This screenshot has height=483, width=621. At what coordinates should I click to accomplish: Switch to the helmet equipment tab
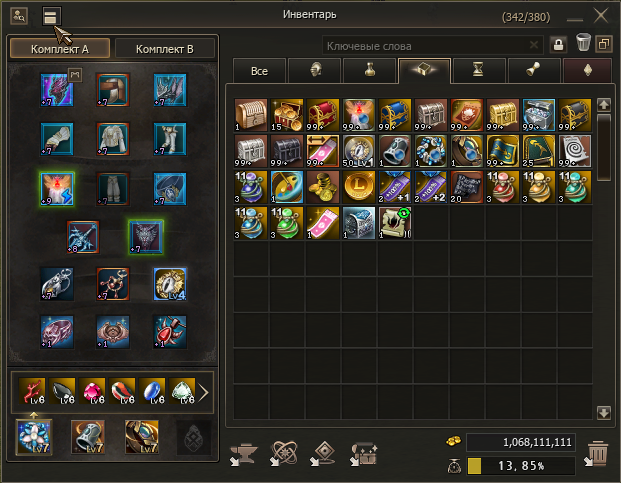(x=314, y=71)
